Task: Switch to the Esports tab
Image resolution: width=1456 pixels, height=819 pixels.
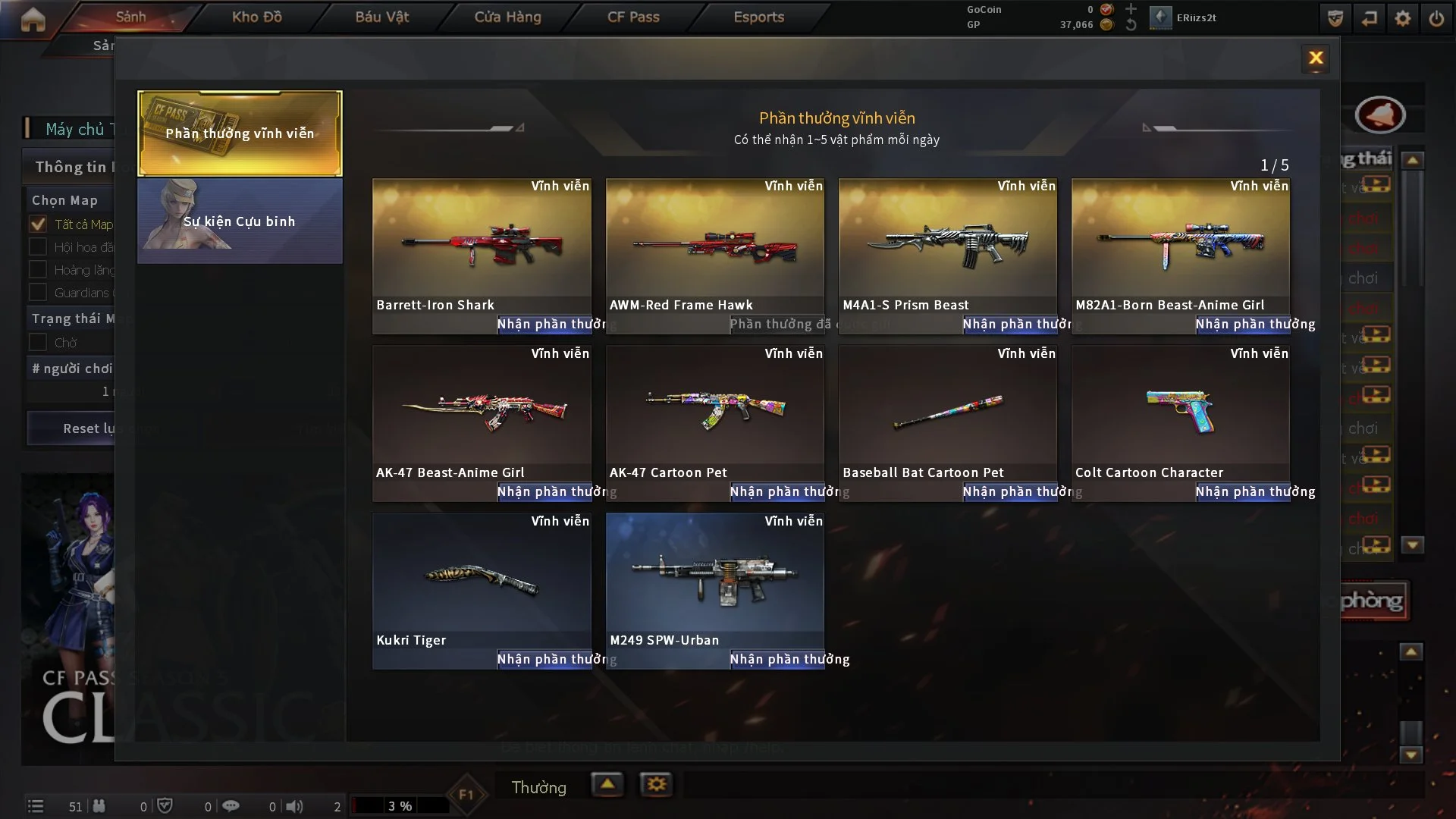Action: 758,17
